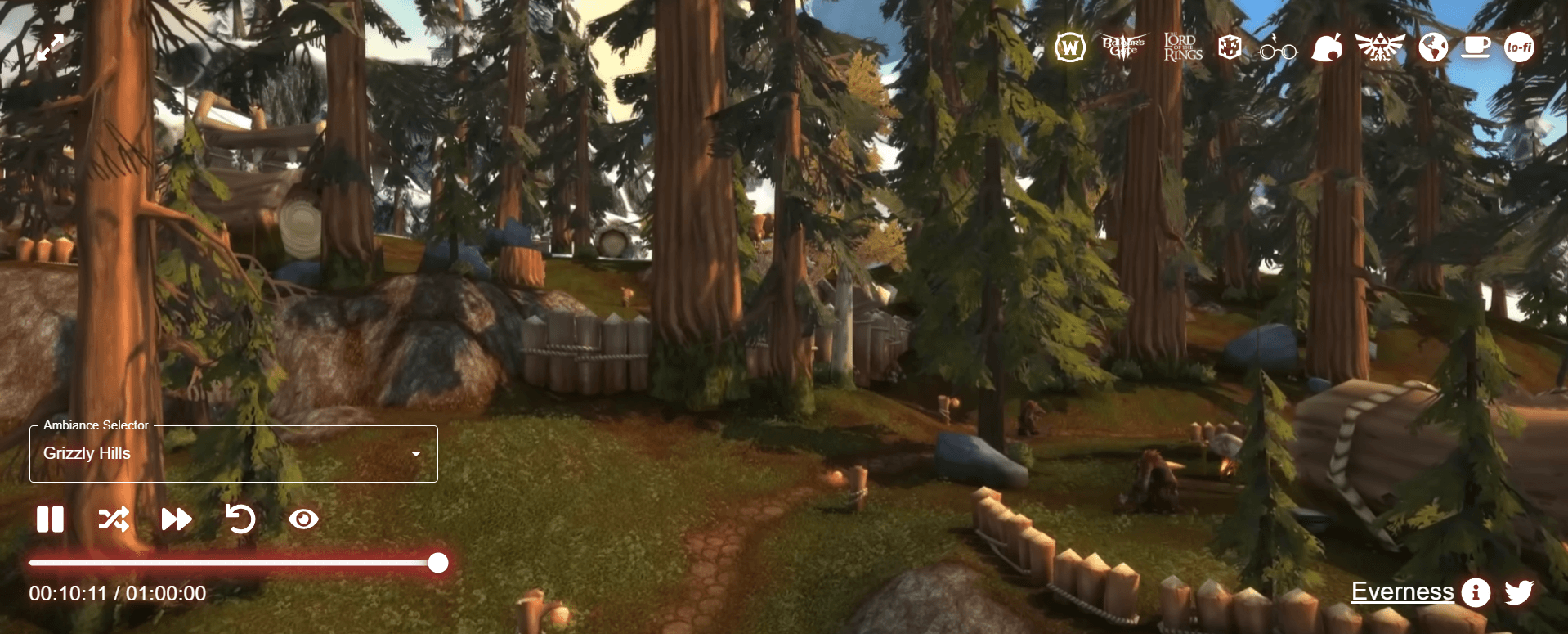
Task: Adjust the red volume slider handle
Action: coord(438,563)
